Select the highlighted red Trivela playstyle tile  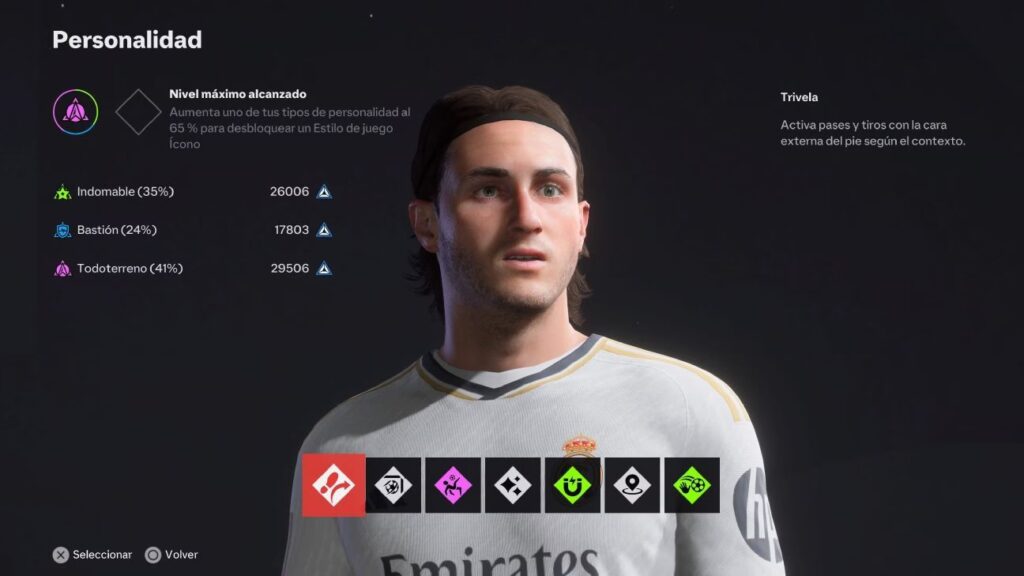(332, 485)
